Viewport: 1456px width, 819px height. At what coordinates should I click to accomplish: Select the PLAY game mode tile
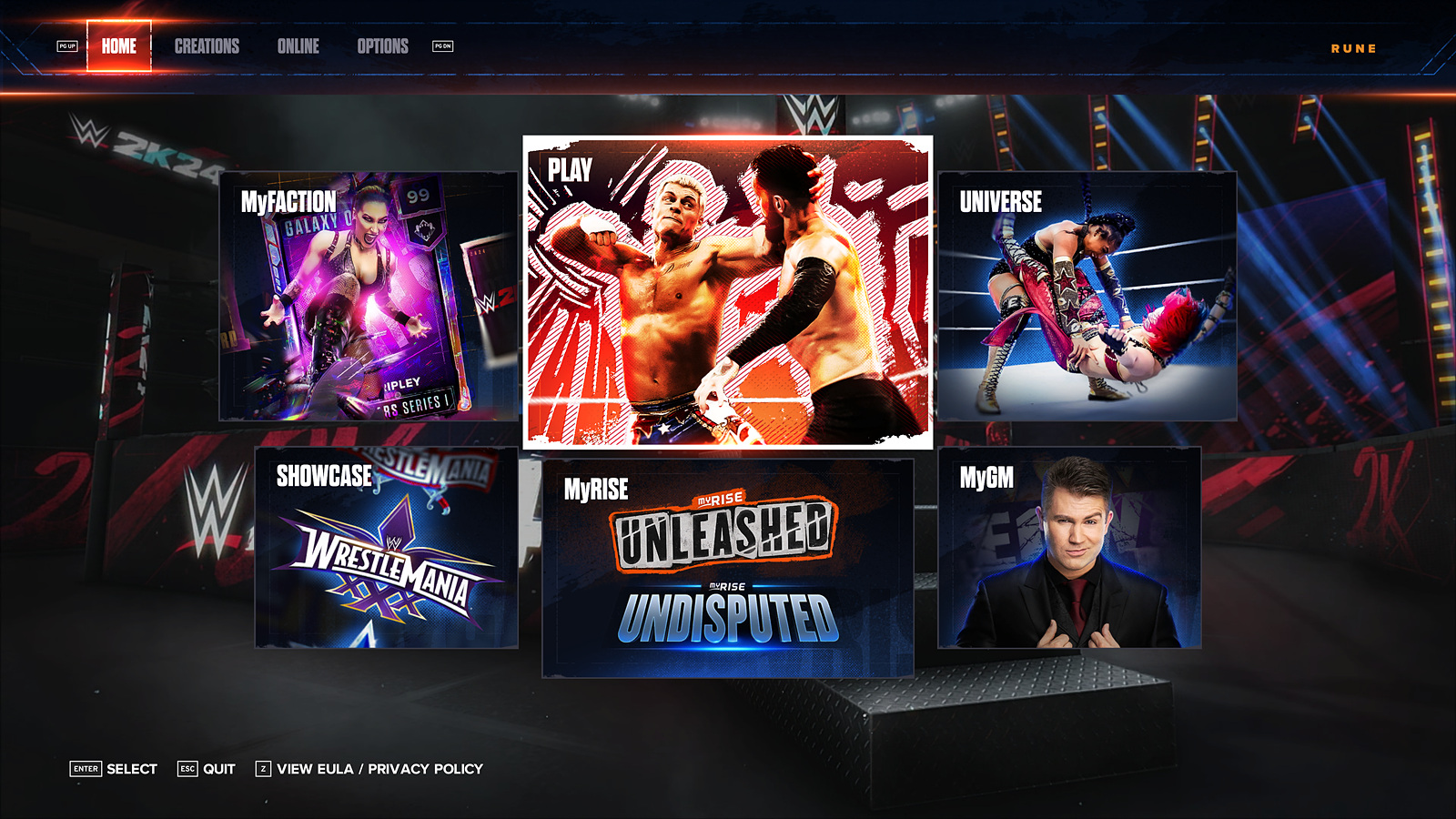pyautogui.click(x=726, y=291)
